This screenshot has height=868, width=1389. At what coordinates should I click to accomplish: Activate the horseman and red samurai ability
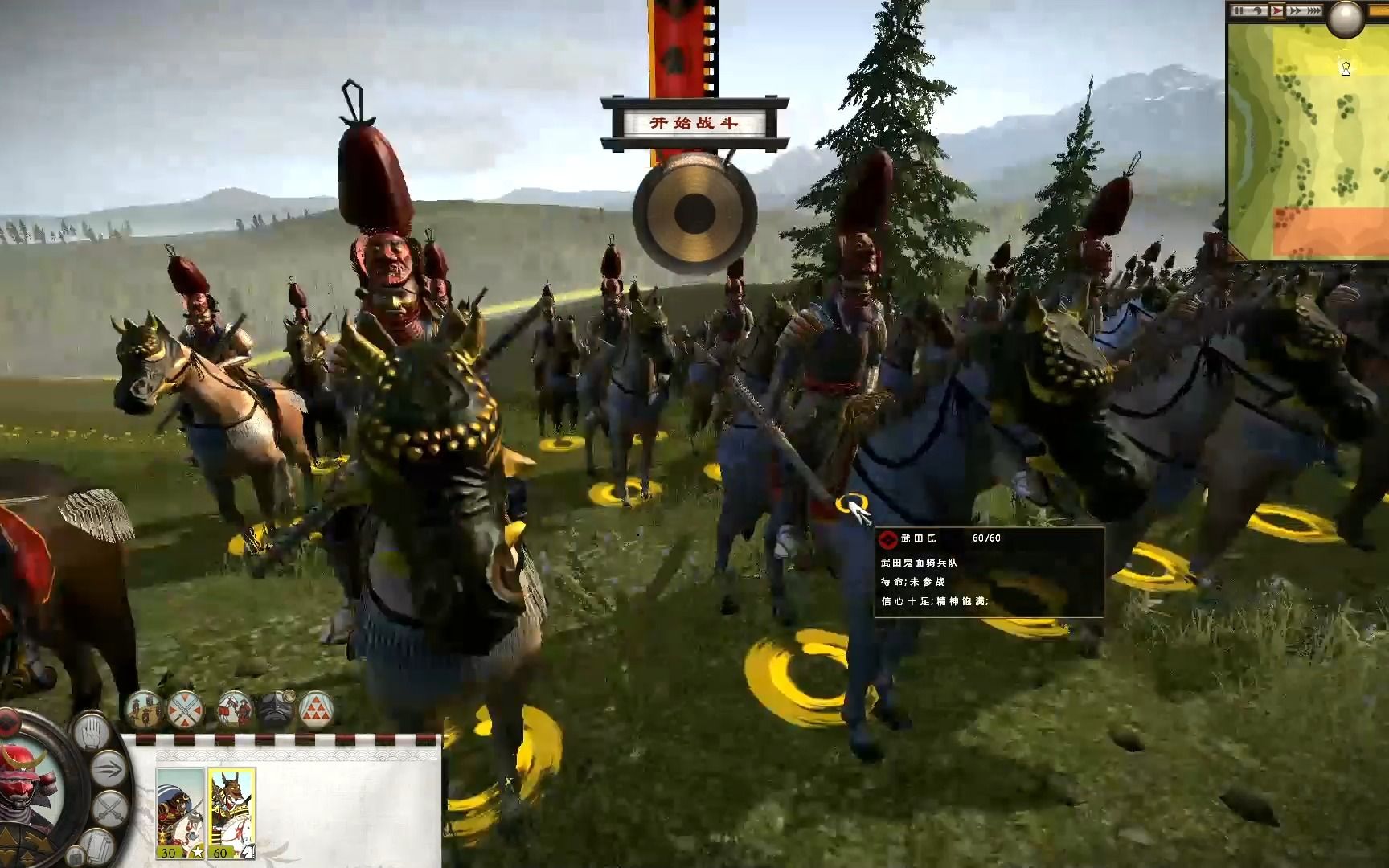click(234, 710)
